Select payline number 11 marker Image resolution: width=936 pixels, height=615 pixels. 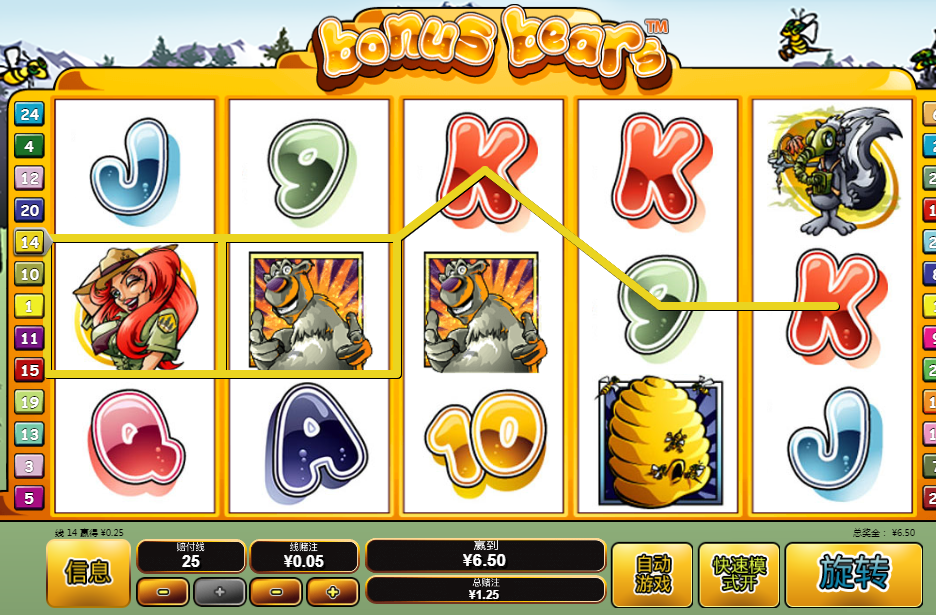pos(29,338)
